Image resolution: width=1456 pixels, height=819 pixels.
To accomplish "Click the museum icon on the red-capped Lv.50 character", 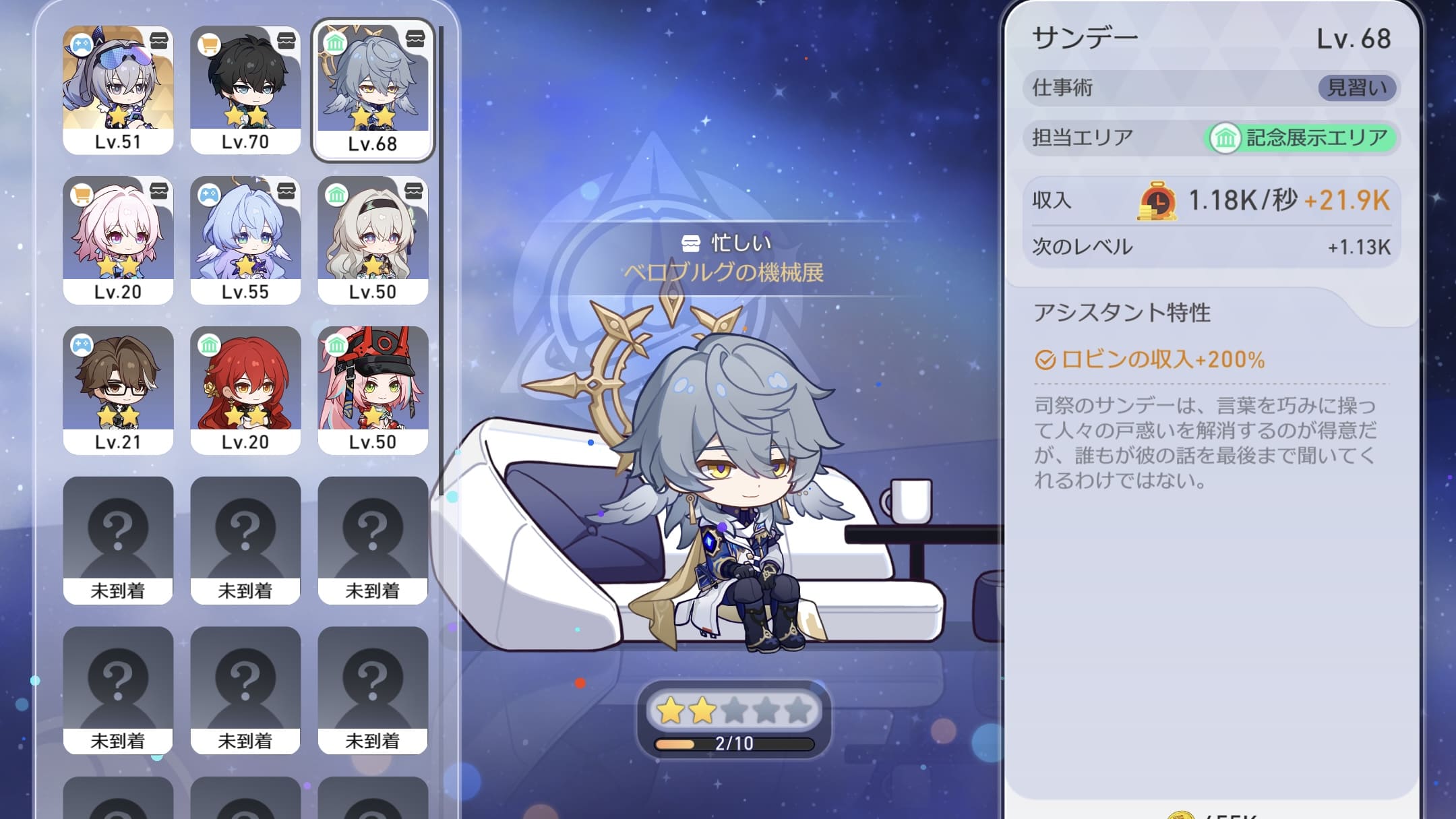I will point(338,344).
